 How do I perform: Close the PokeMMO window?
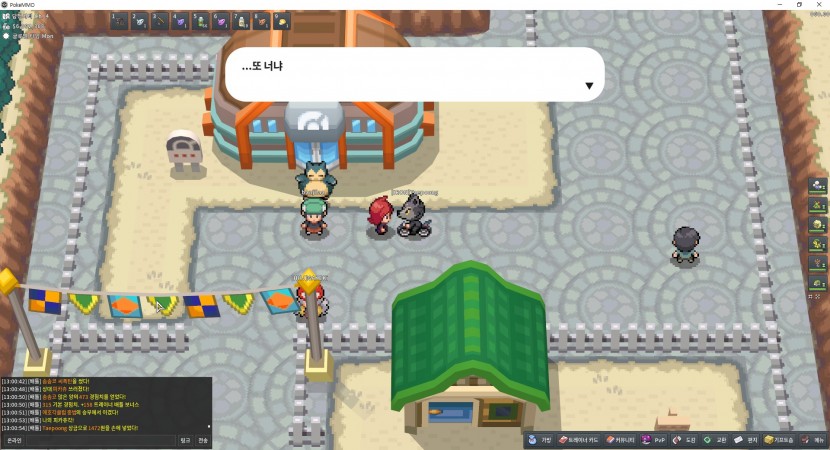[821, 4]
